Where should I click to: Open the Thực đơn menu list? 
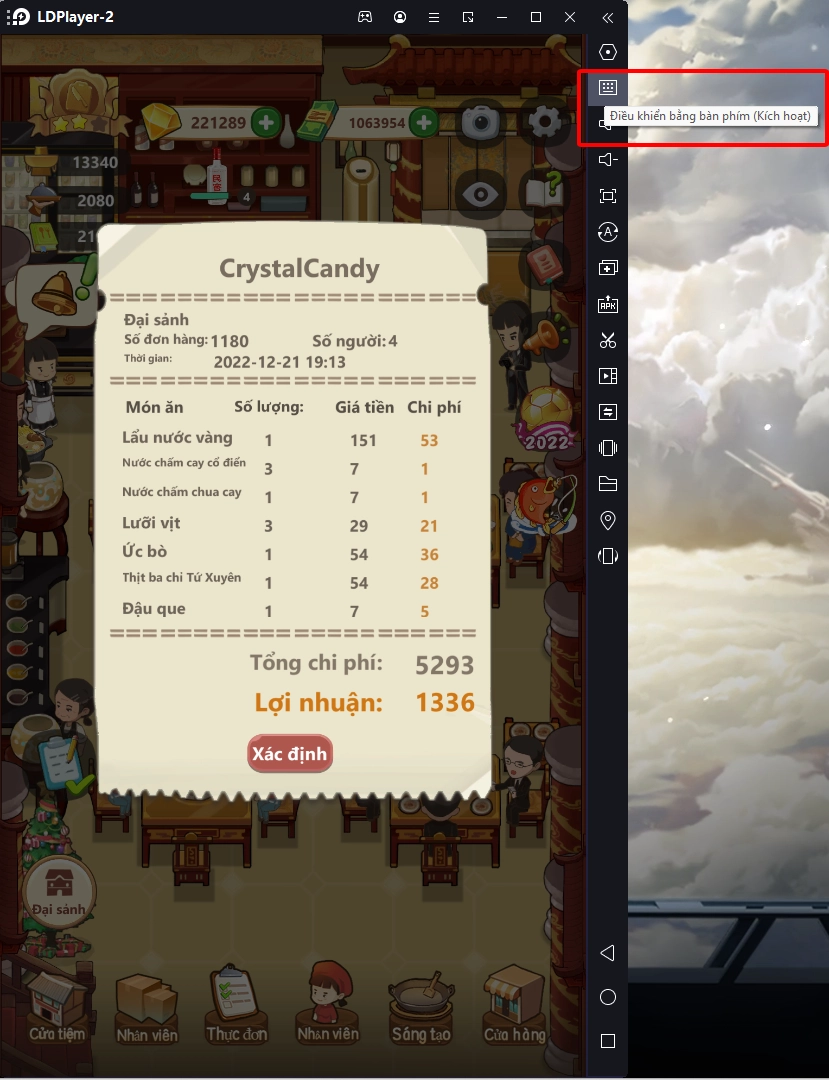[x=237, y=1005]
